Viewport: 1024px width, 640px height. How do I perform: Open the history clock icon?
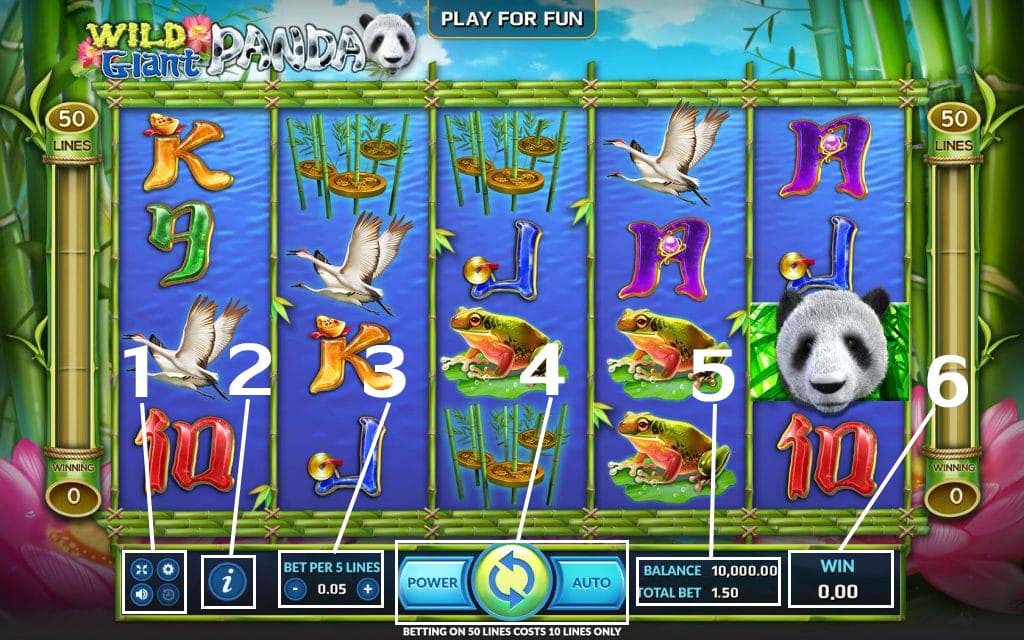(x=168, y=594)
